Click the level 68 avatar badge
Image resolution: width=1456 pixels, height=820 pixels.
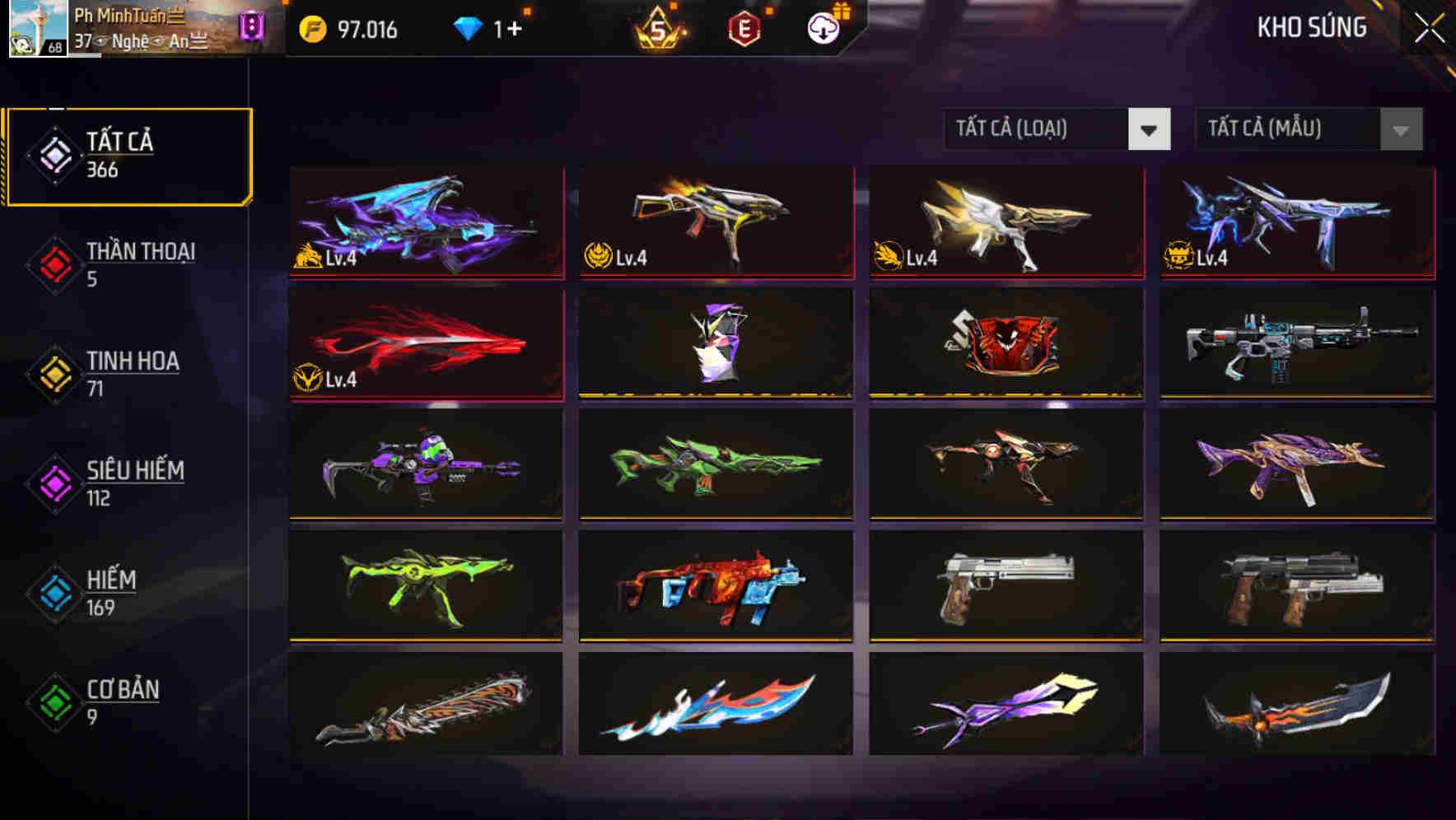(39, 30)
